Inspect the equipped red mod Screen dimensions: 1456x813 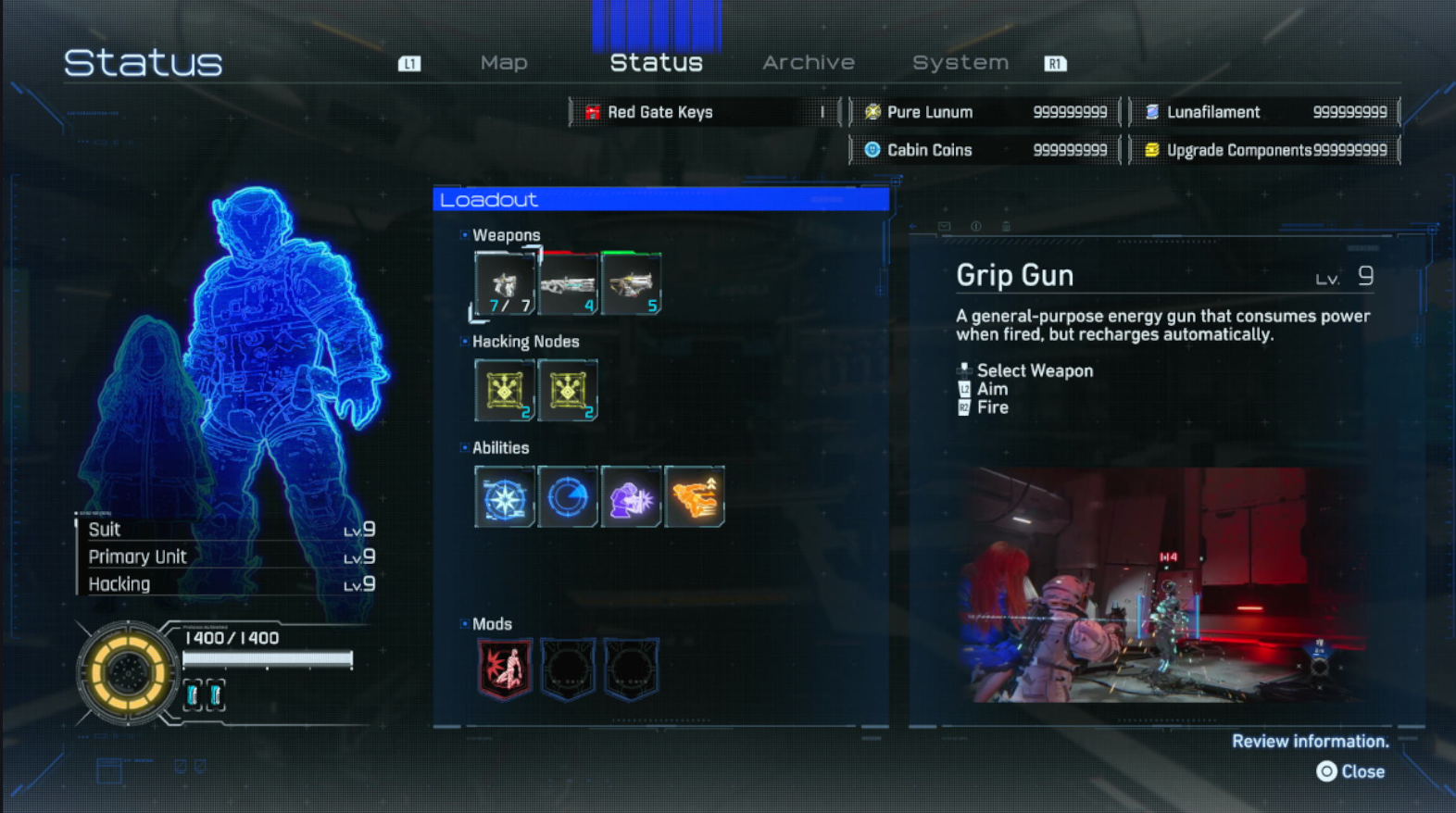tap(505, 668)
